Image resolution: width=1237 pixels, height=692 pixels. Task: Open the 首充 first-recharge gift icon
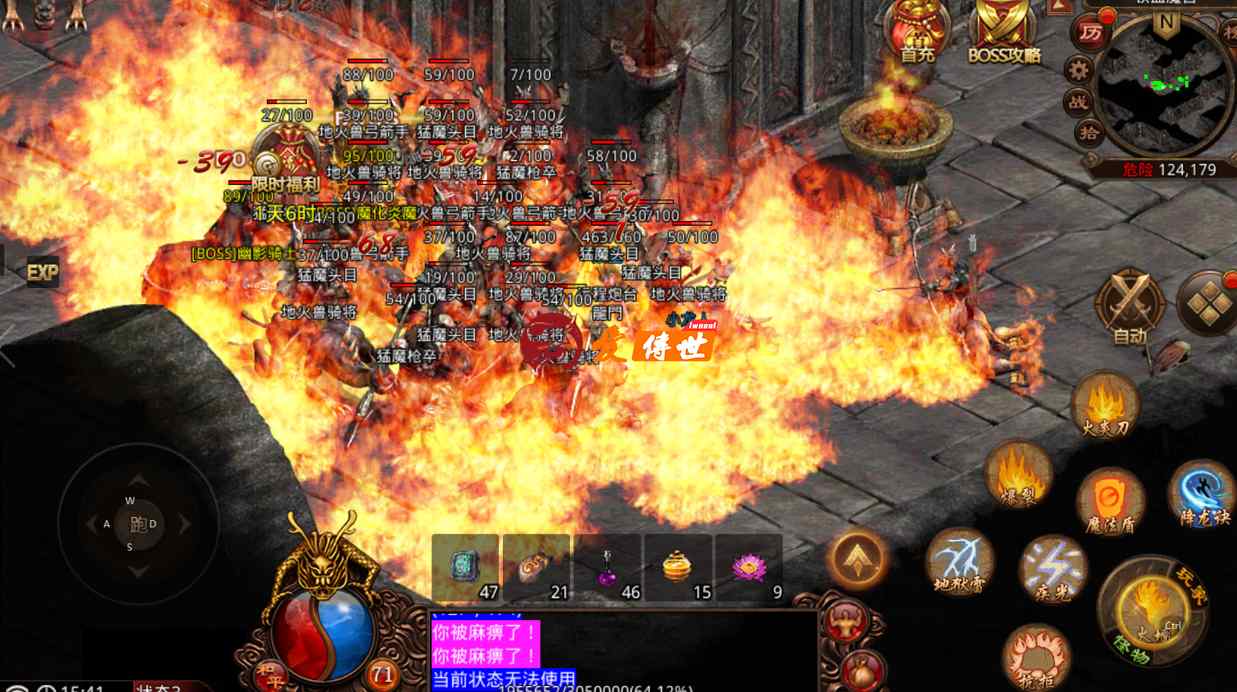click(x=916, y=28)
